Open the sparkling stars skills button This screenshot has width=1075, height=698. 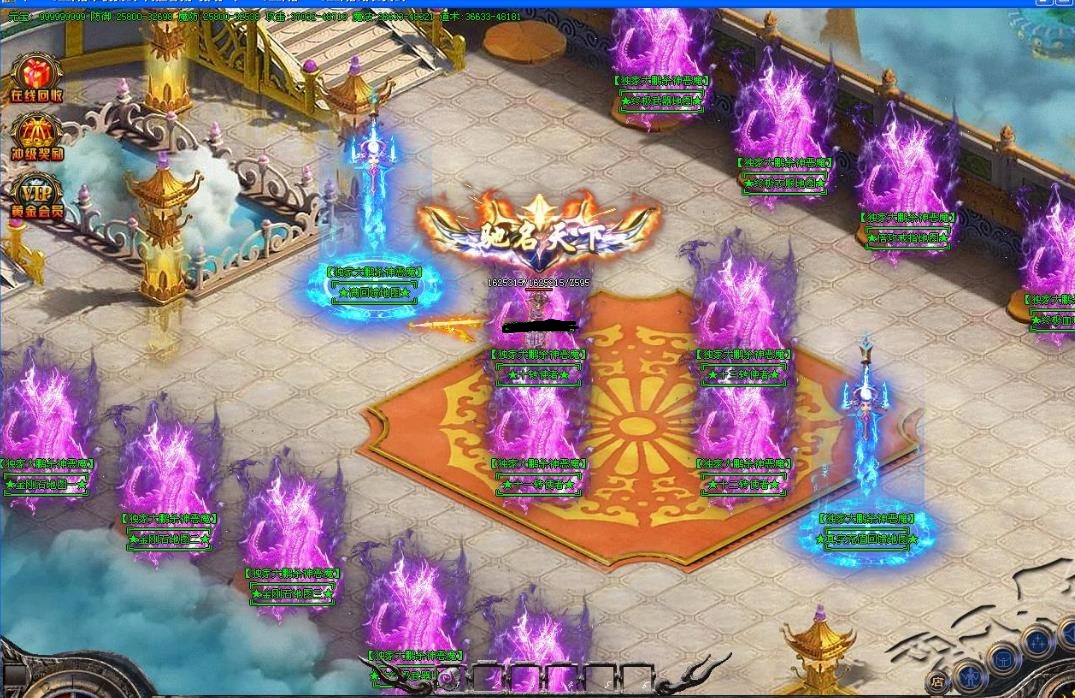tap(1037, 642)
